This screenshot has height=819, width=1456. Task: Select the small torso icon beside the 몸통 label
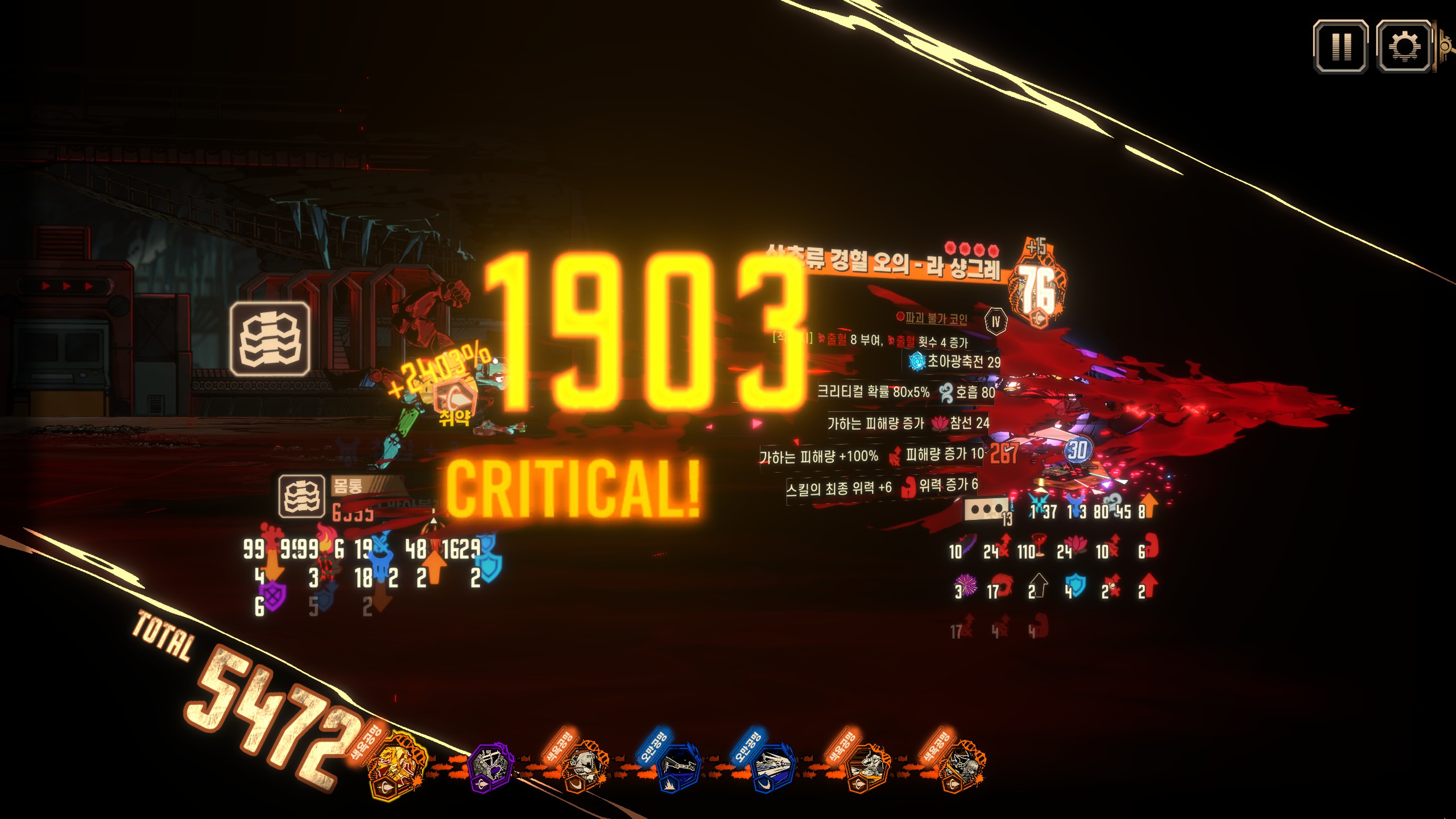(301, 497)
